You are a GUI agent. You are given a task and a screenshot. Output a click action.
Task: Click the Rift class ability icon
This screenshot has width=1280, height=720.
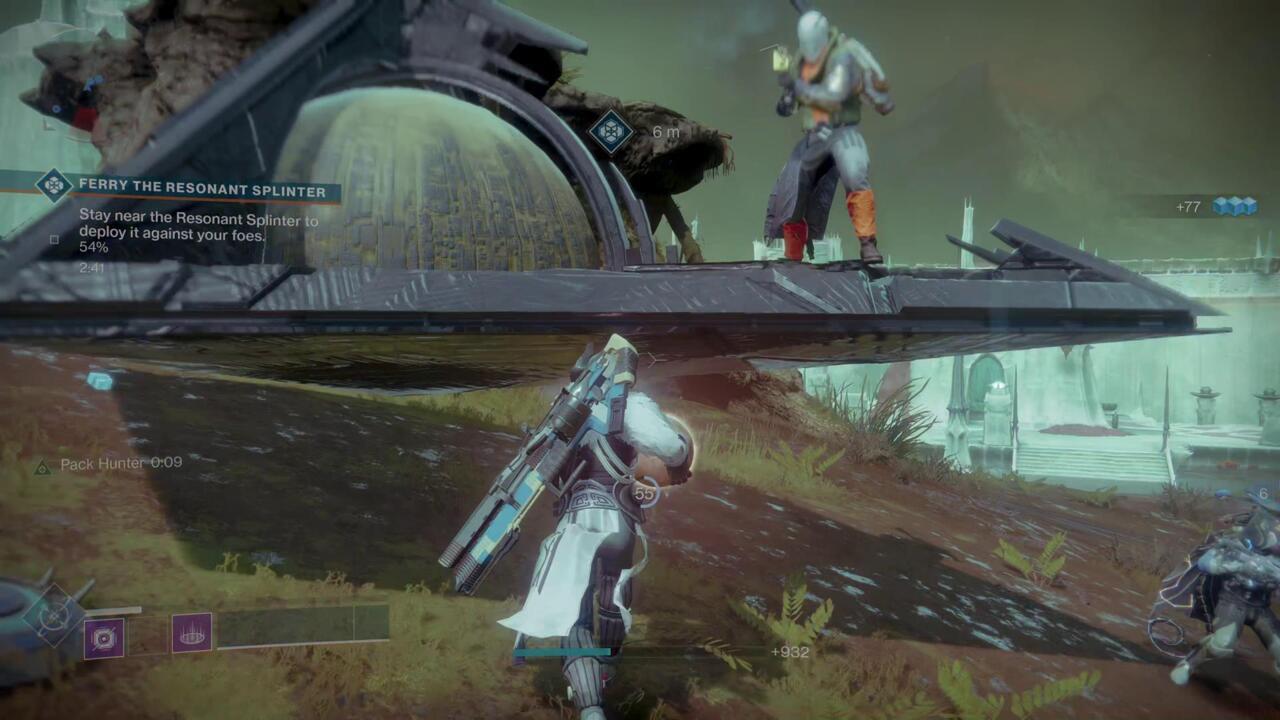click(x=191, y=631)
